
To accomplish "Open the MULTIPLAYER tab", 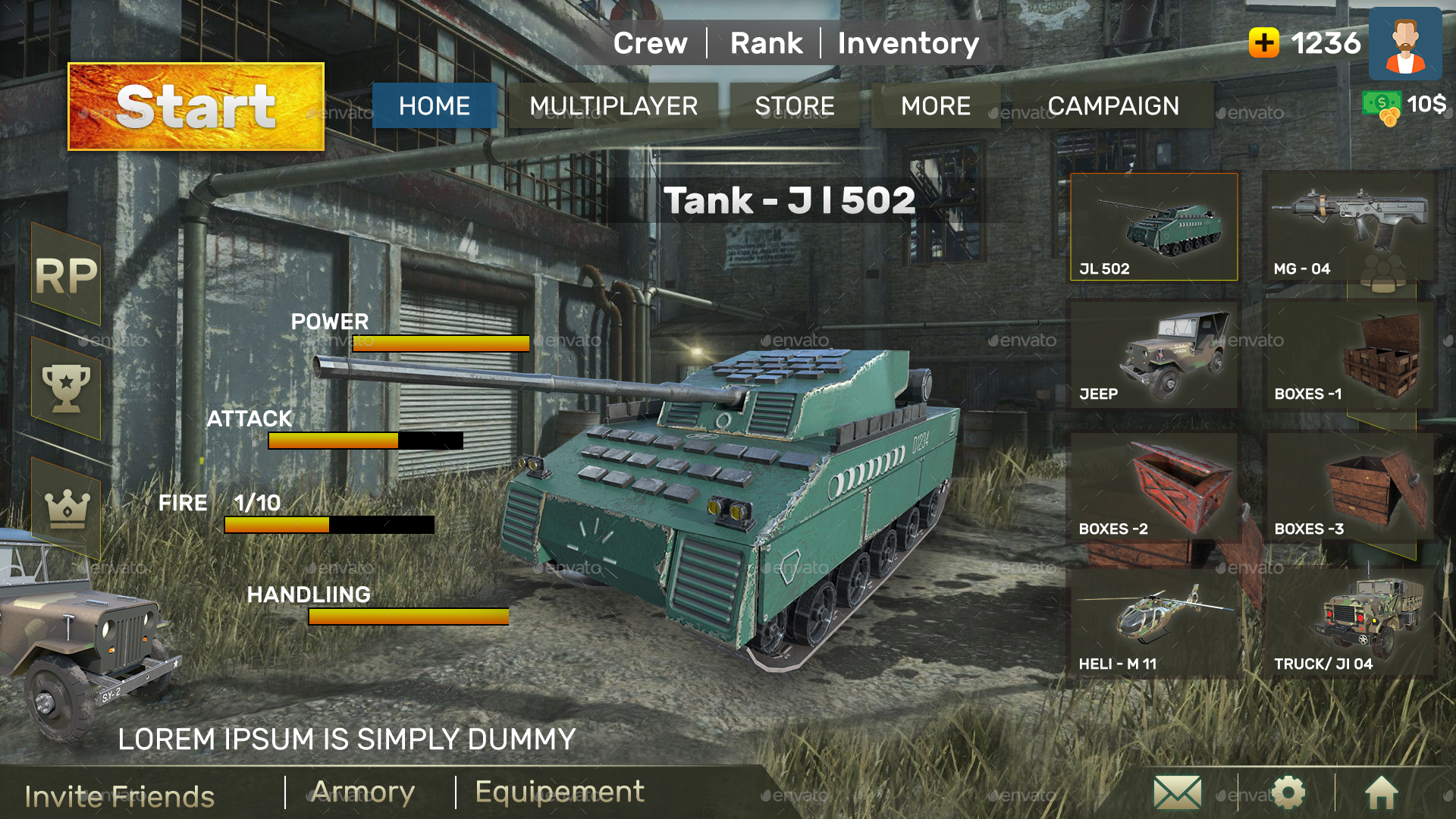I will coord(614,106).
